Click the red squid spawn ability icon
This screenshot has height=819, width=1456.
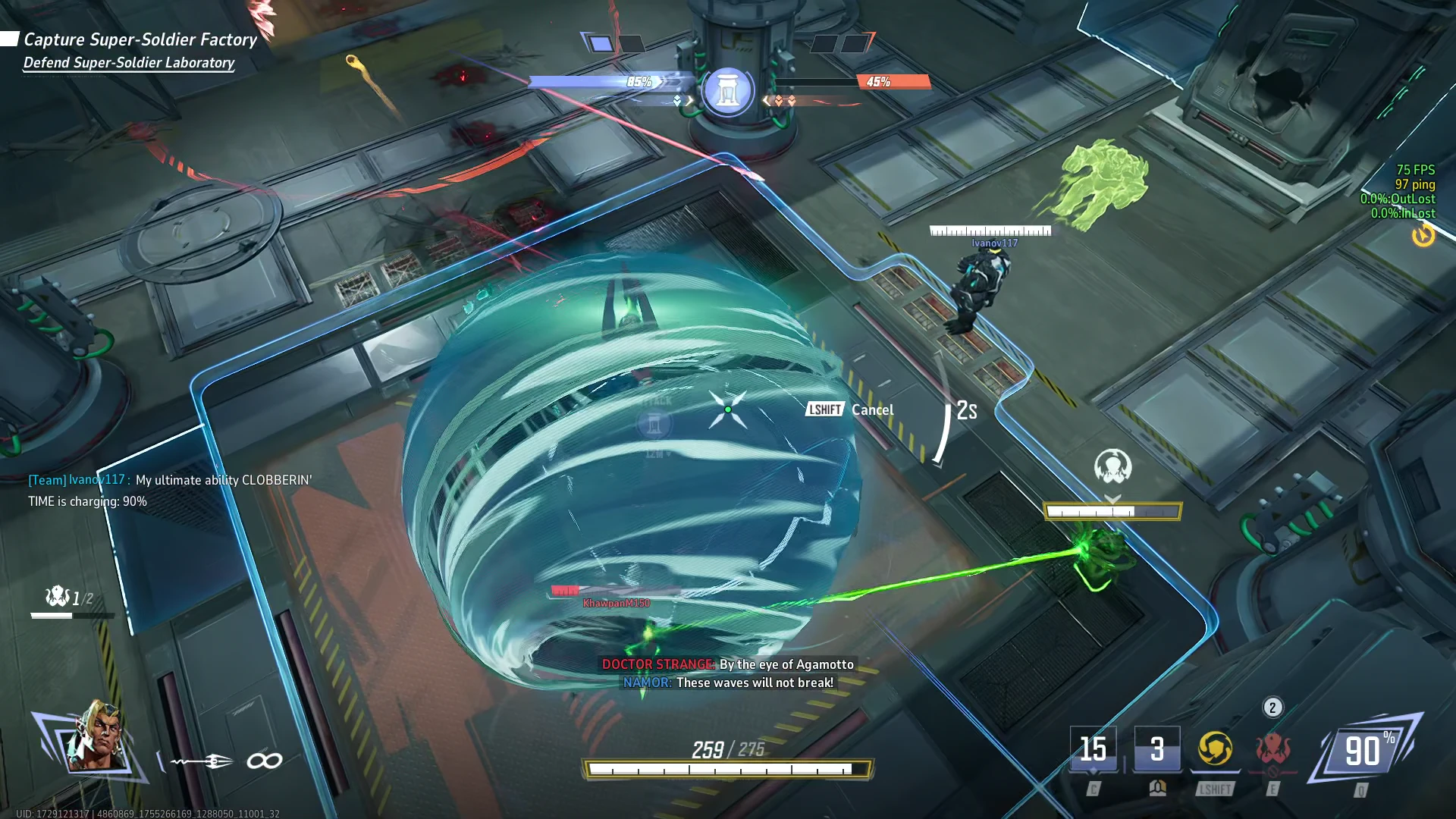pos(1272,749)
